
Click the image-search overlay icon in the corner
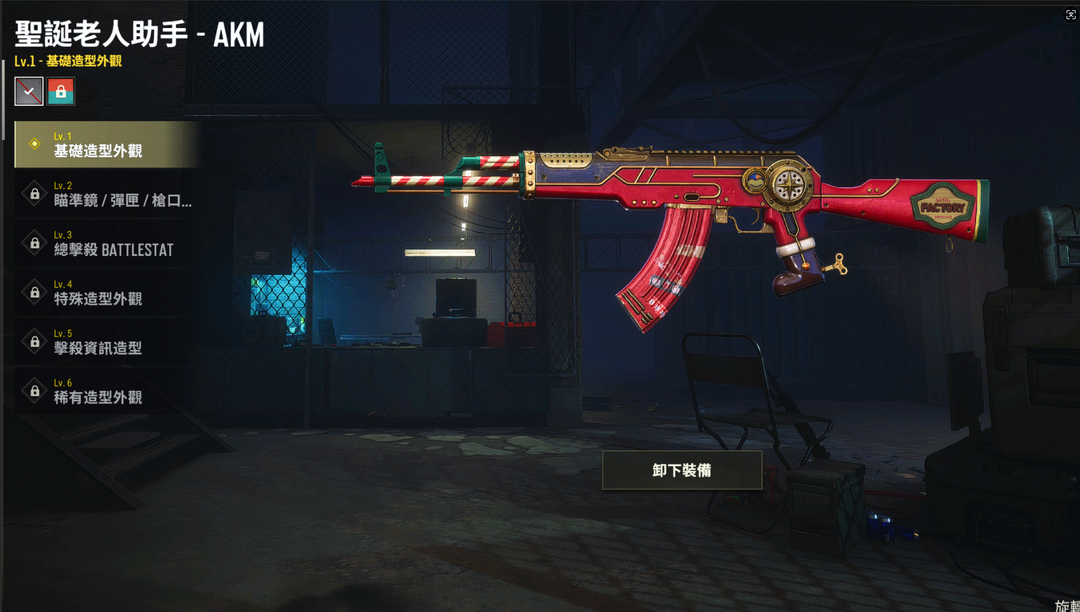pos(1071,15)
